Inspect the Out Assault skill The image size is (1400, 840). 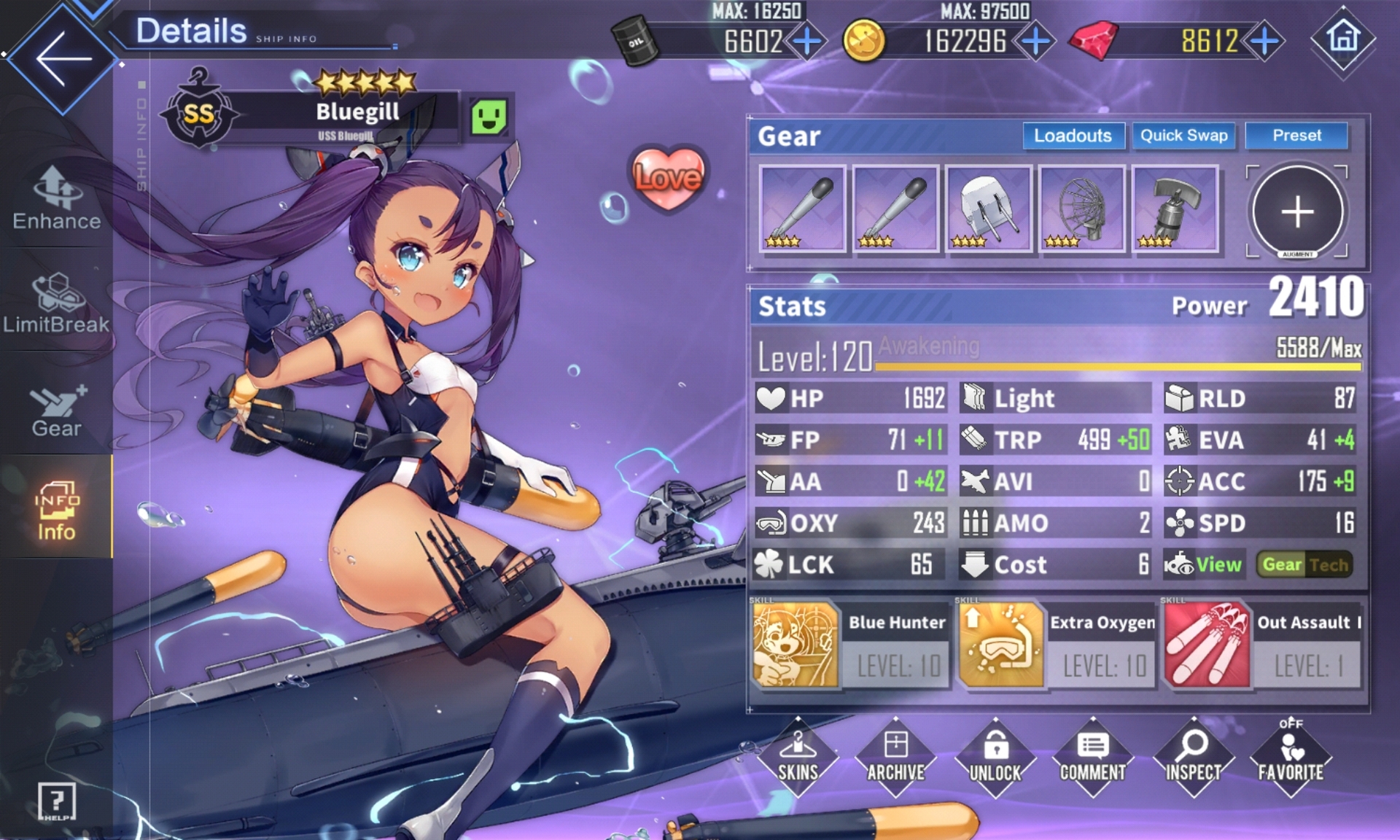coord(1207,645)
